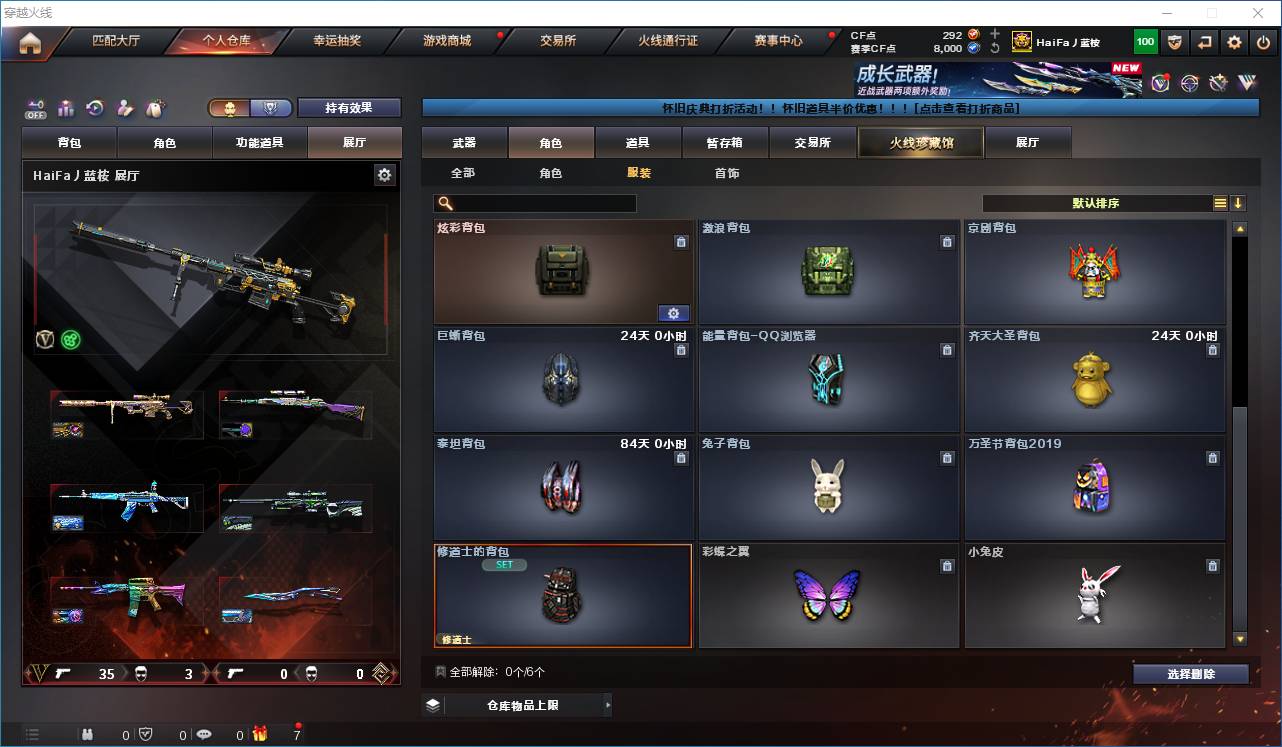This screenshot has width=1282, height=747.
Task: Open the gear icon on 炫彩背包 card
Action: point(674,313)
